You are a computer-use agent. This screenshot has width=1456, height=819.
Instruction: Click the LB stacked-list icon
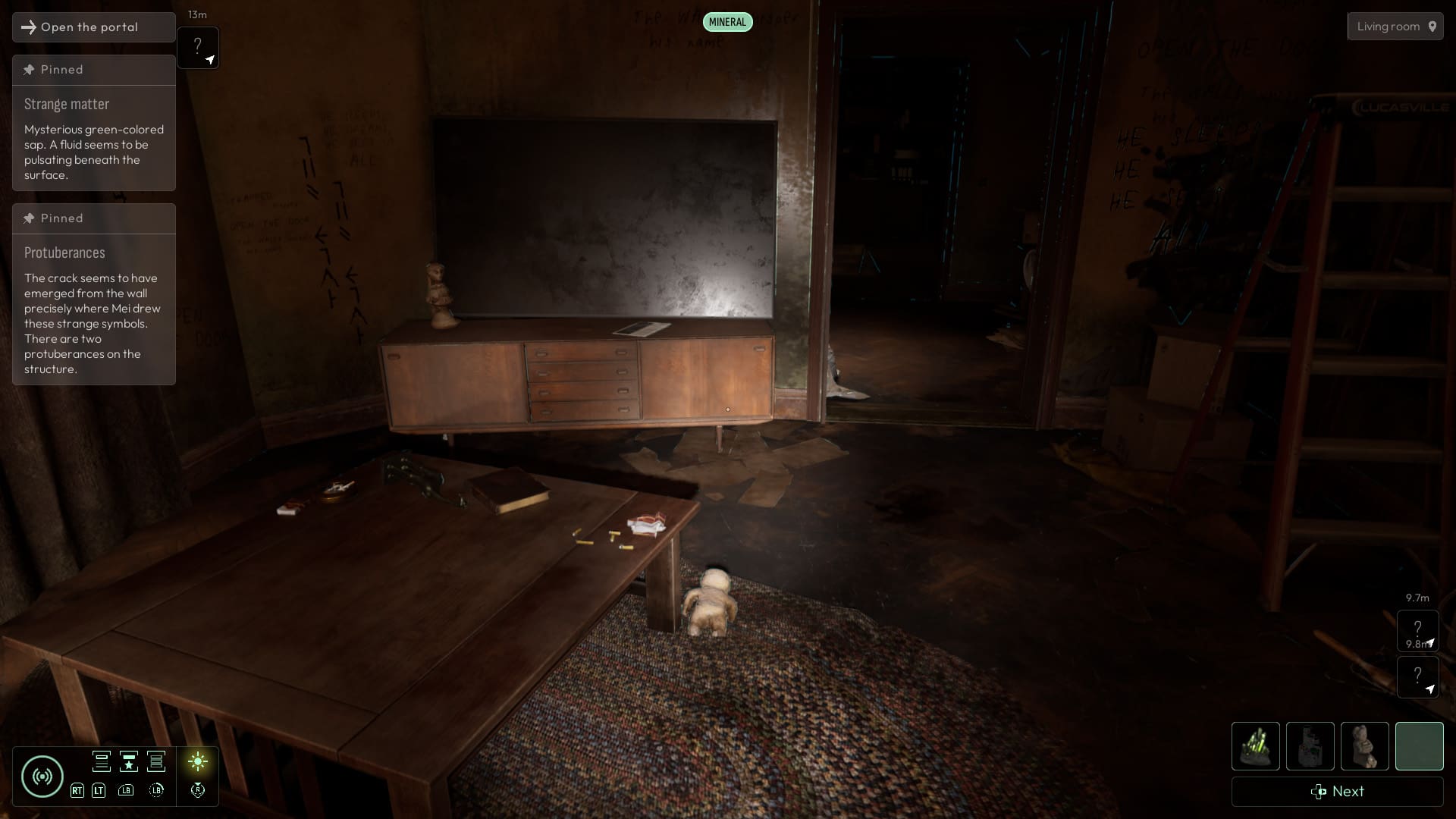pyautogui.click(x=156, y=761)
